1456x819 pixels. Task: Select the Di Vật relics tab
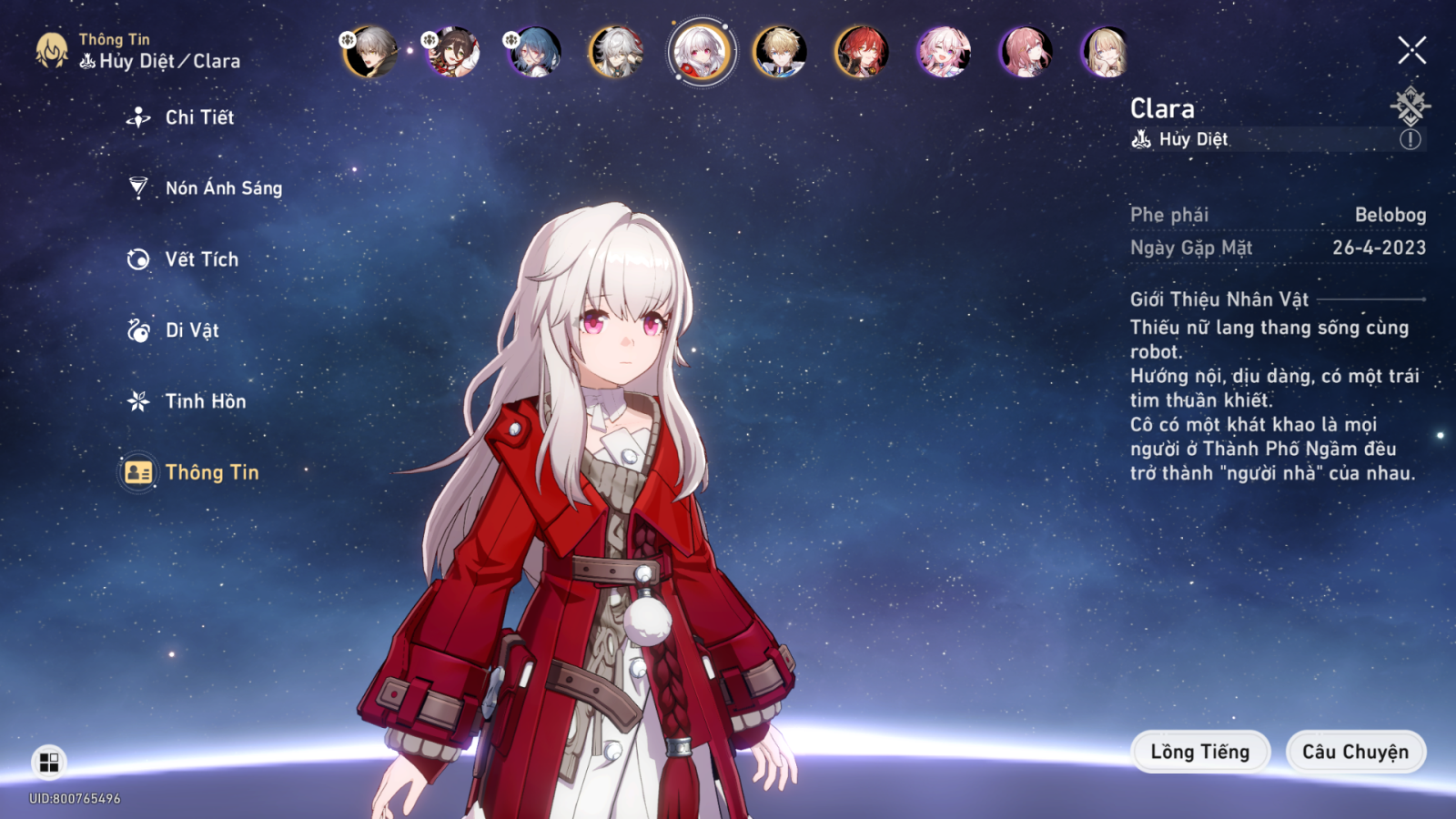(192, 330)
